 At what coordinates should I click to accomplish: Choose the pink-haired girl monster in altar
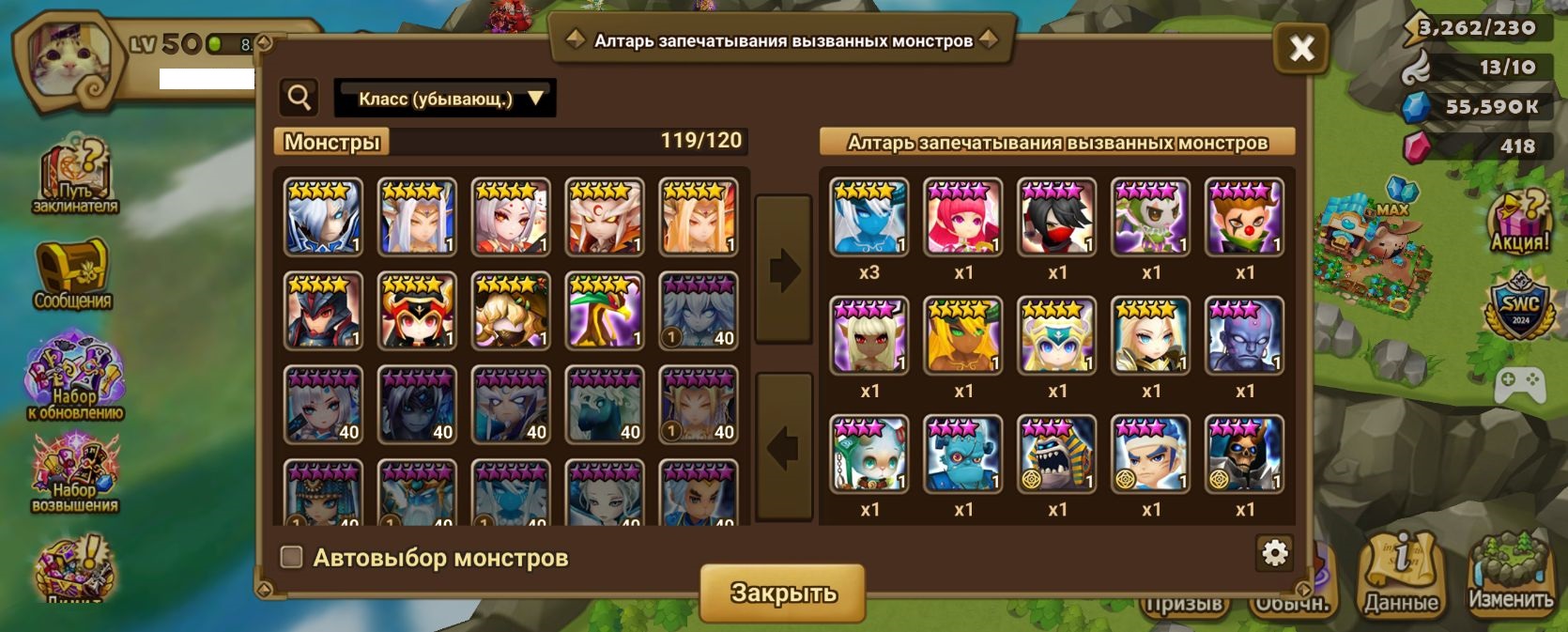point(963,218)
